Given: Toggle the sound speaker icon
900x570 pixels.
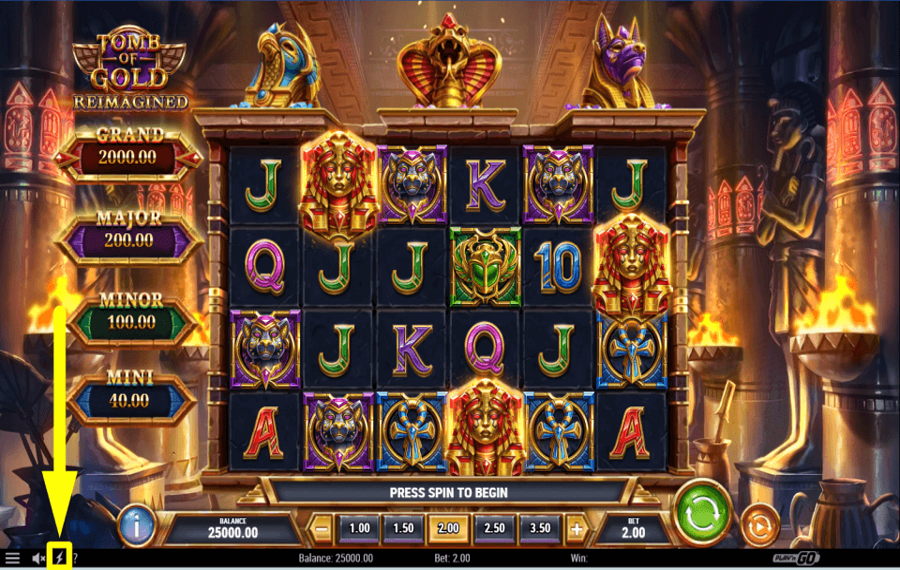Looking at the screenshot, I should [x=38, y=558].
